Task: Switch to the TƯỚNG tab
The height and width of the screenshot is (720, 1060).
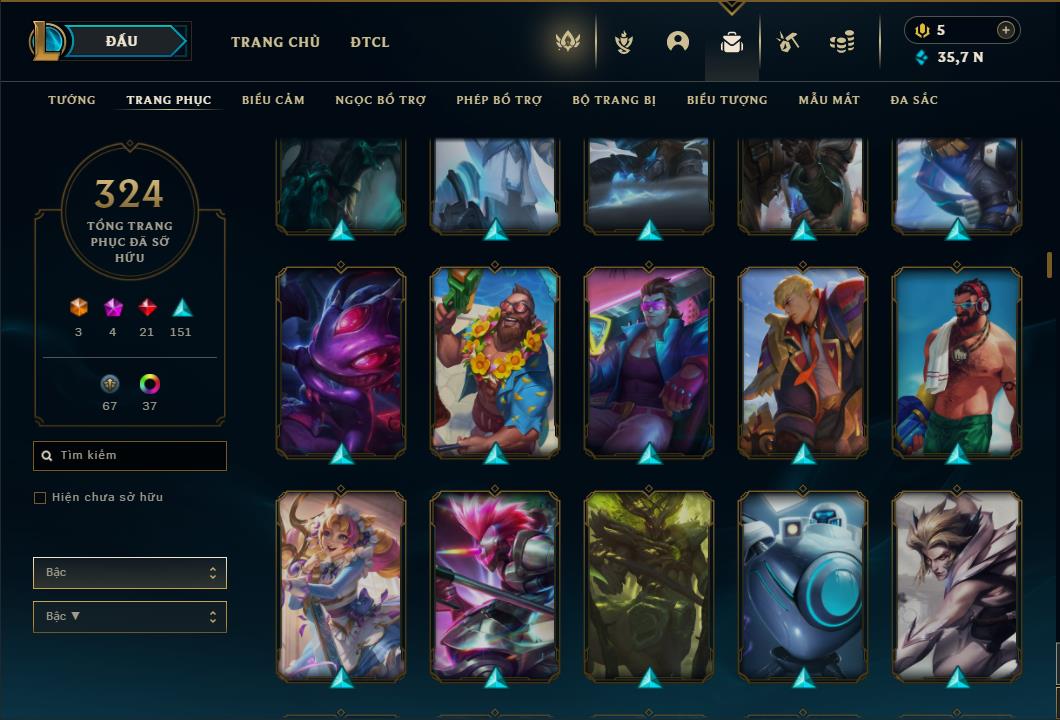Action: click(72, 100)
